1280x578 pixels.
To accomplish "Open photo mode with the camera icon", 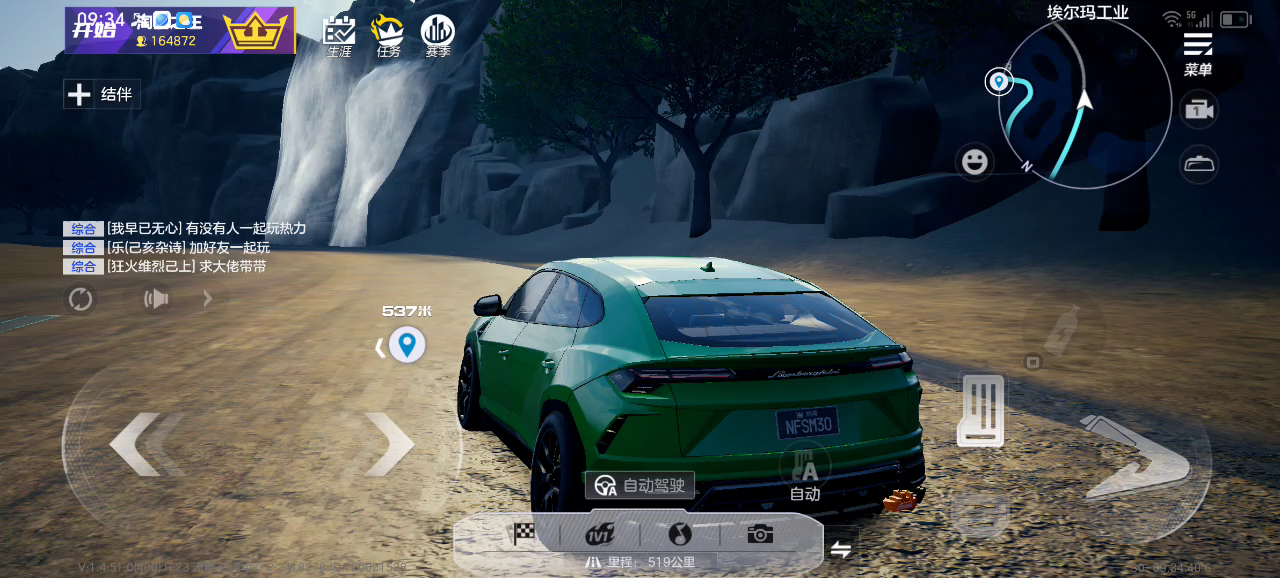I will 760,534.
